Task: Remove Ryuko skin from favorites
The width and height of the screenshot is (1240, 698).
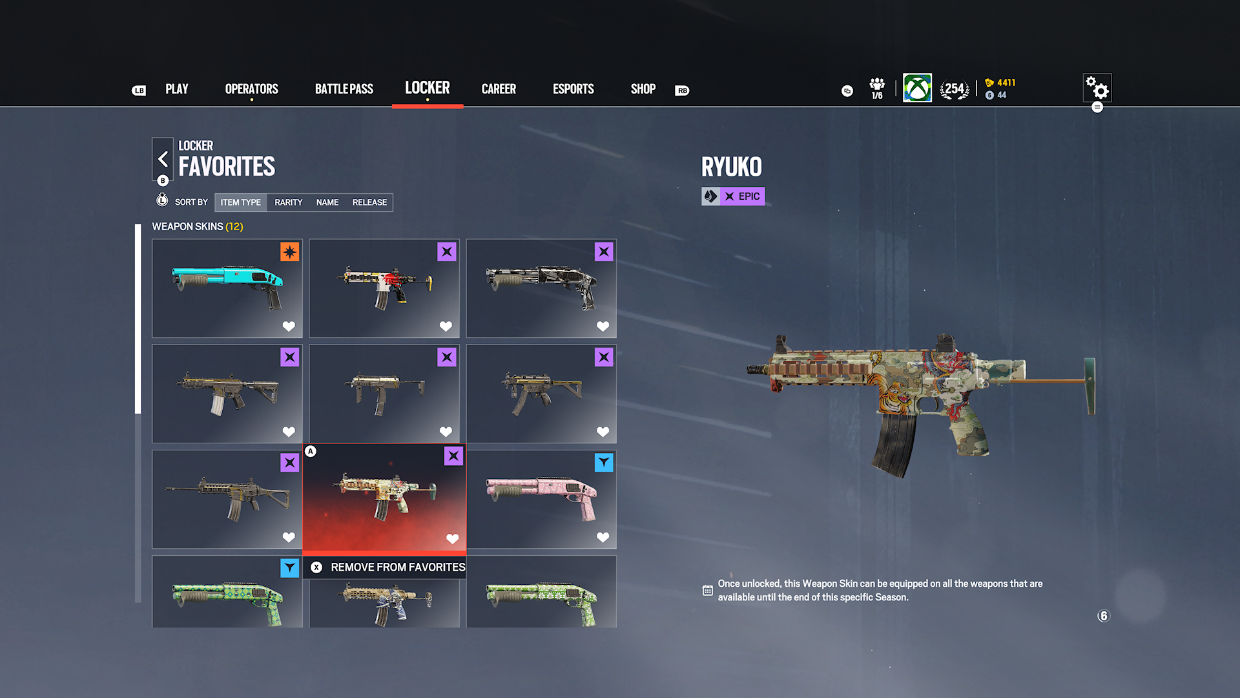Action: point(387,567)
